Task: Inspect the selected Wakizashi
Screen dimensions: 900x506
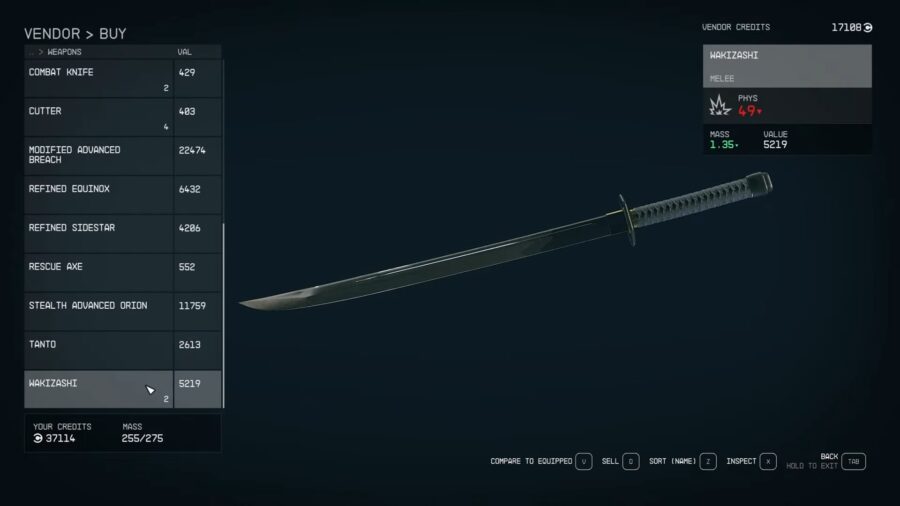Action: [768, 461]
